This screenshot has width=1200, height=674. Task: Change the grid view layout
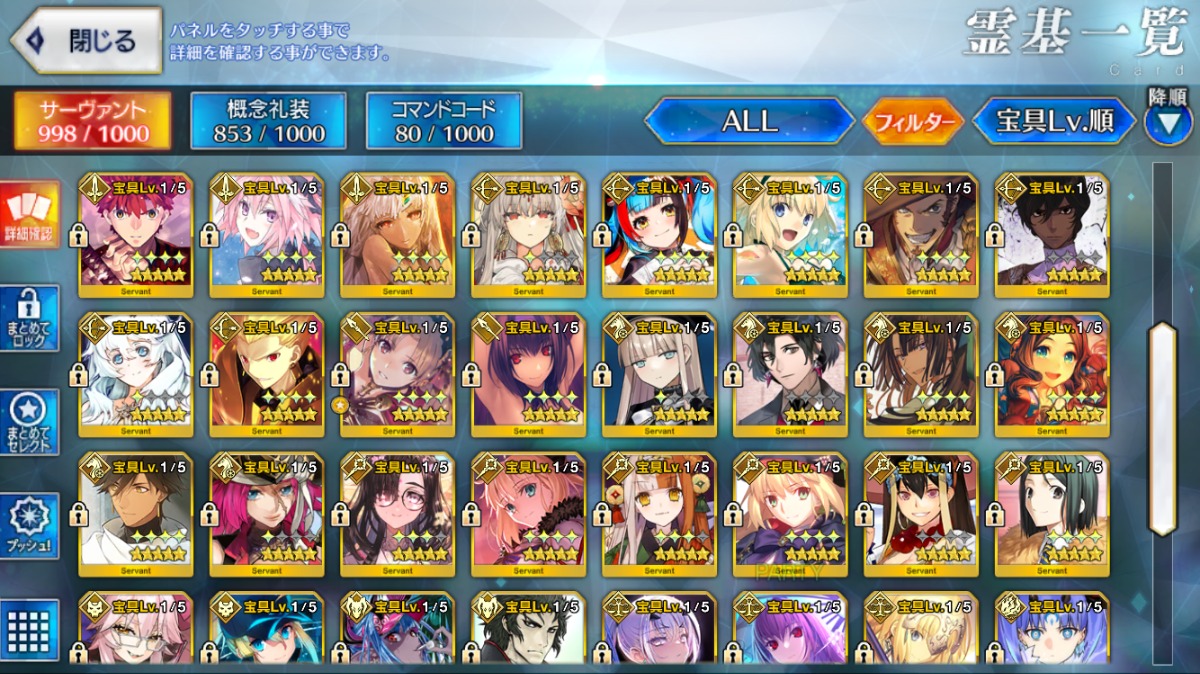29,630
